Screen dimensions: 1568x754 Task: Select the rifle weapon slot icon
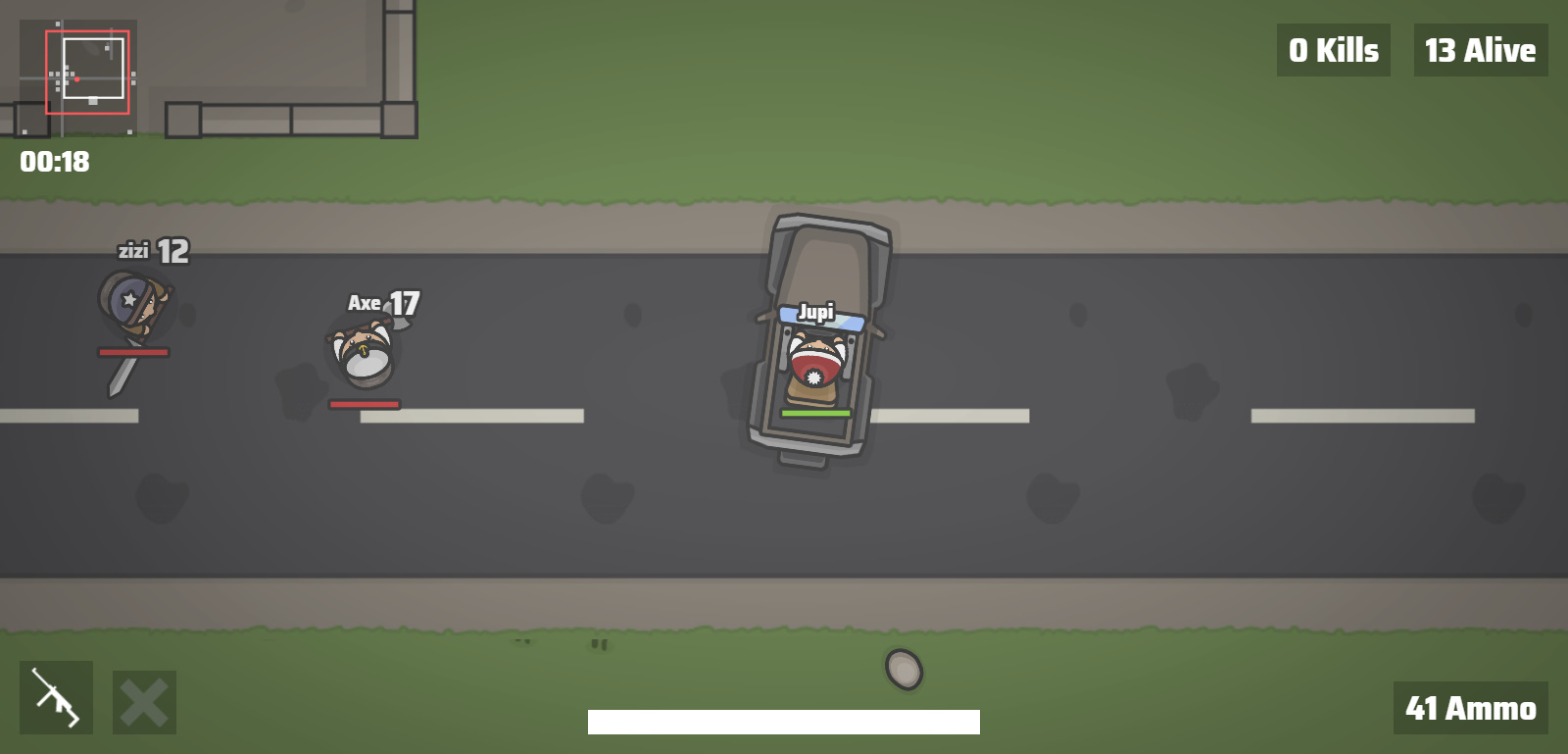(x=56, y=698)
